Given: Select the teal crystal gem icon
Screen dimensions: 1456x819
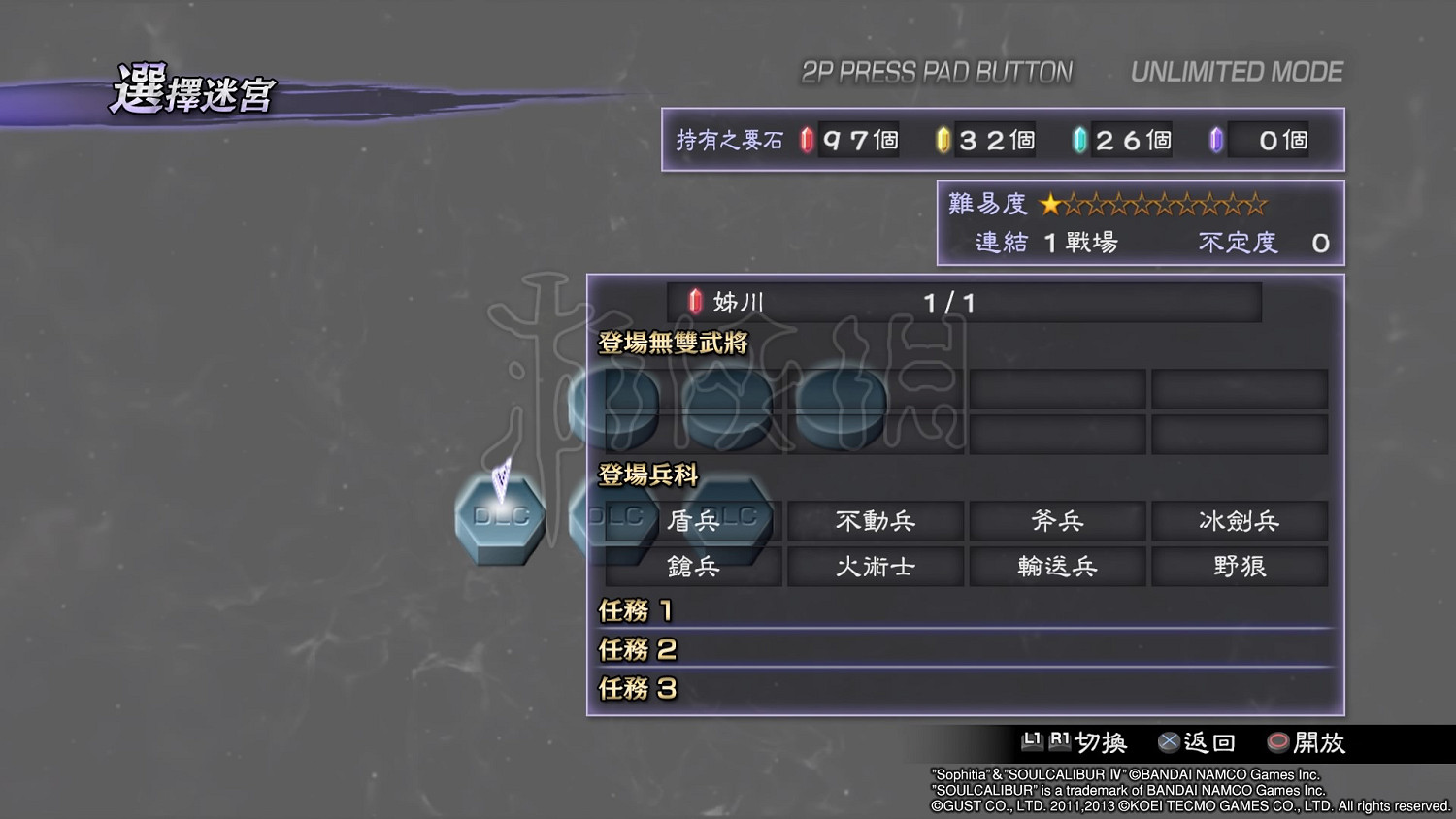Looking at the screenshot, I should click(1077, 140).
